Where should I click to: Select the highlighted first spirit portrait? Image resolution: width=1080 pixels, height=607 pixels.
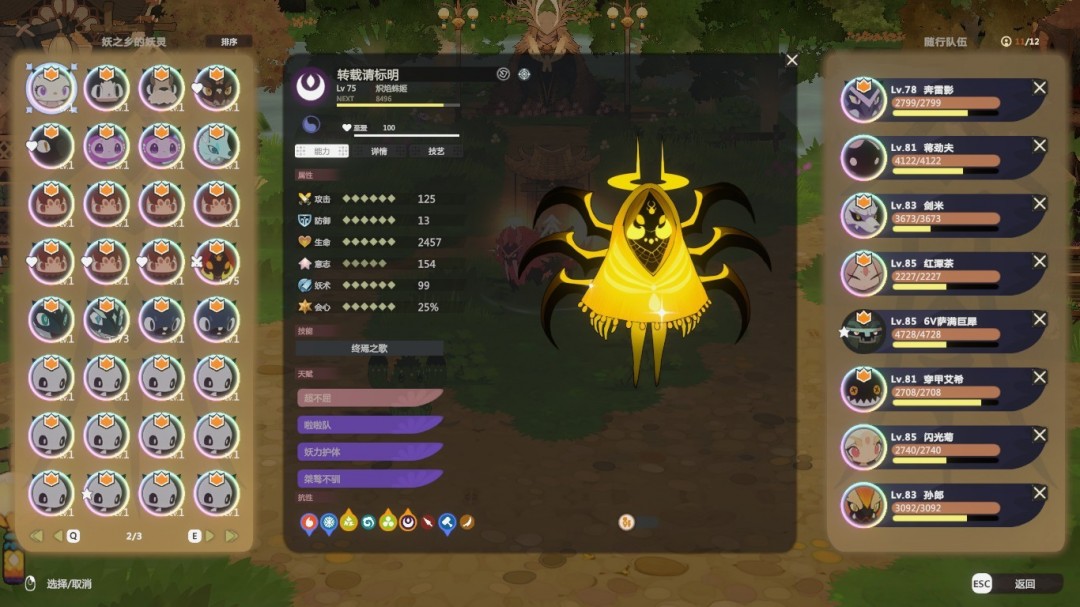coord(52,89)
